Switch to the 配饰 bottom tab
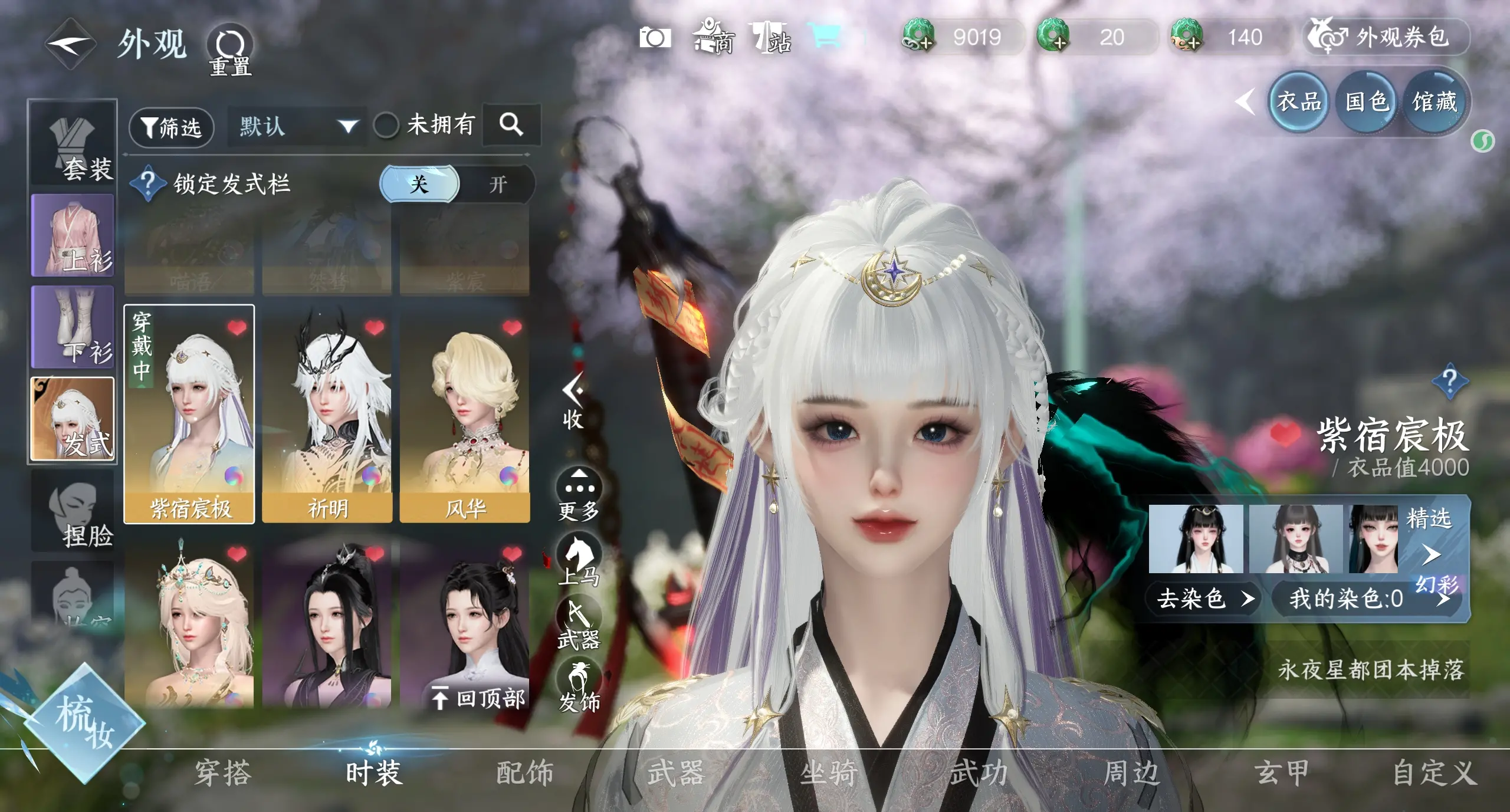 [x=525, y=772]
